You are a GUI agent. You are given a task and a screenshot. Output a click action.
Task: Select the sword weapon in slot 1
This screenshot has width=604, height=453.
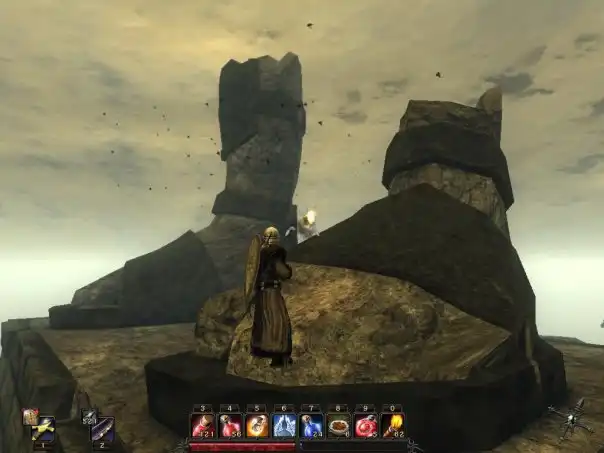coord(44,431)
